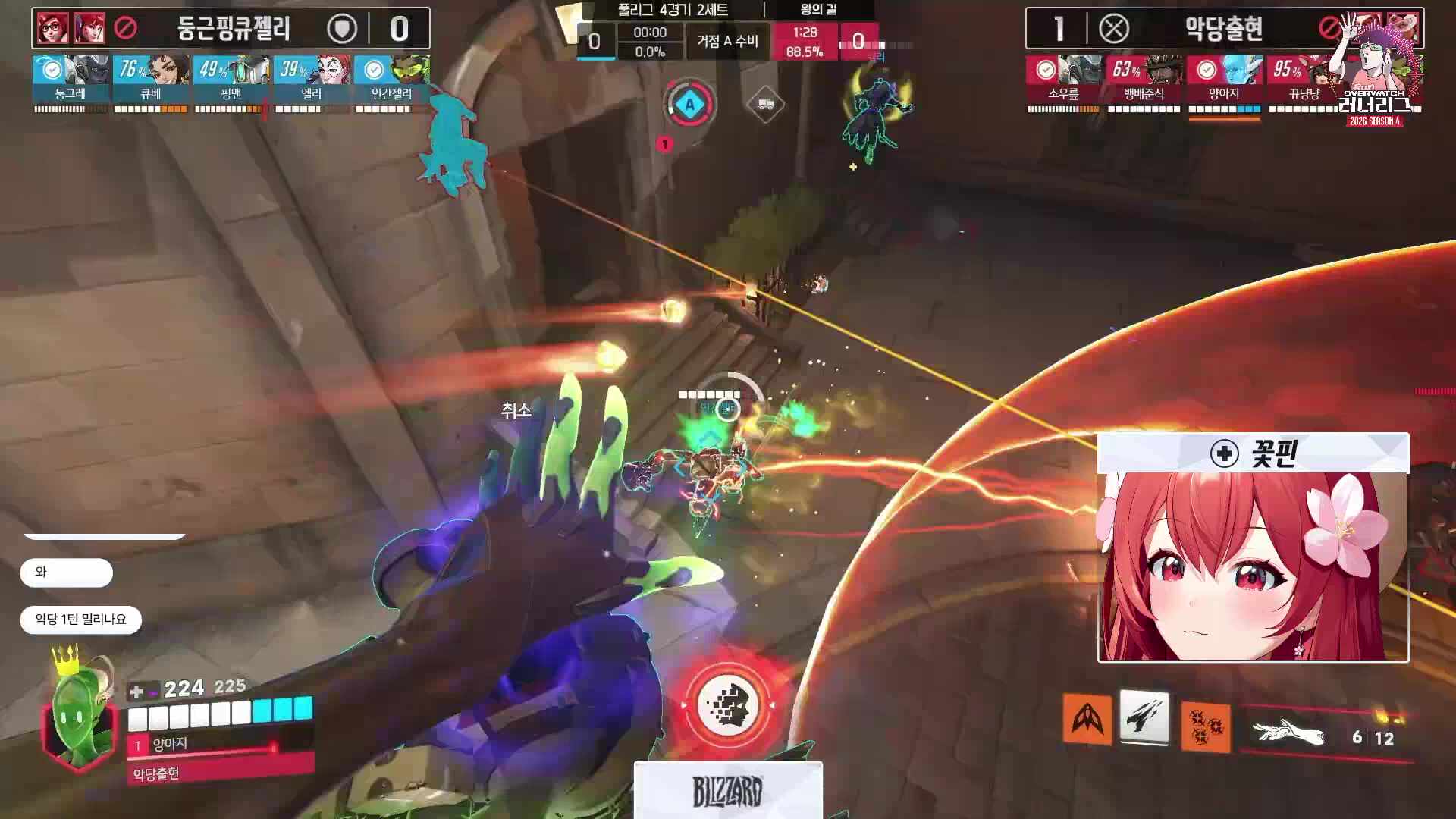Screen dimensions: 1456x819
Task: Click the payload objective diamond icon
Action: coord(765,105)
